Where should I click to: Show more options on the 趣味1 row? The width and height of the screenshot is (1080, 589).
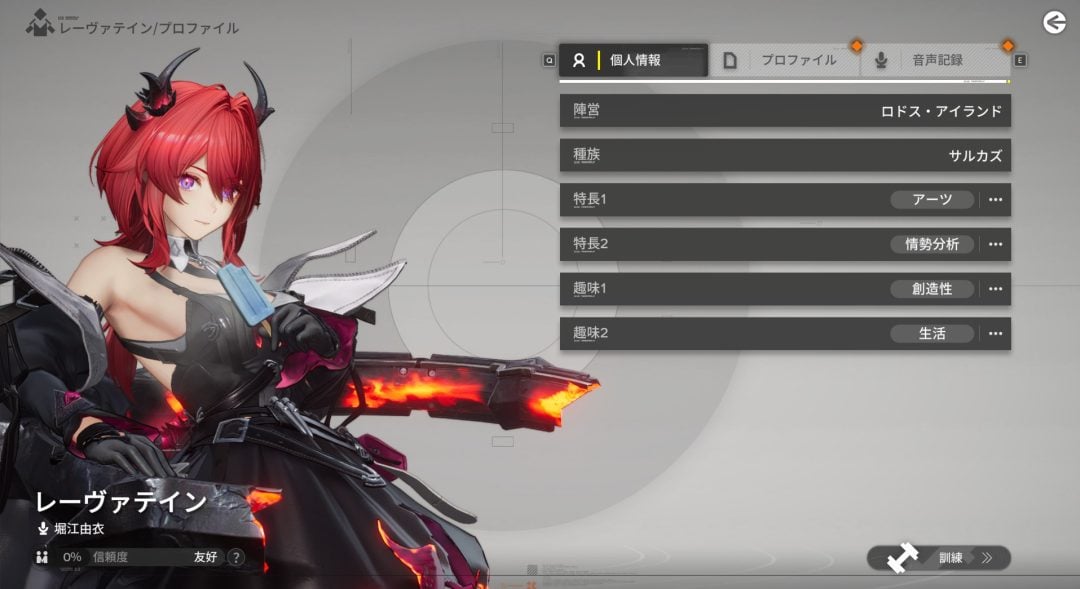[995, 289]
